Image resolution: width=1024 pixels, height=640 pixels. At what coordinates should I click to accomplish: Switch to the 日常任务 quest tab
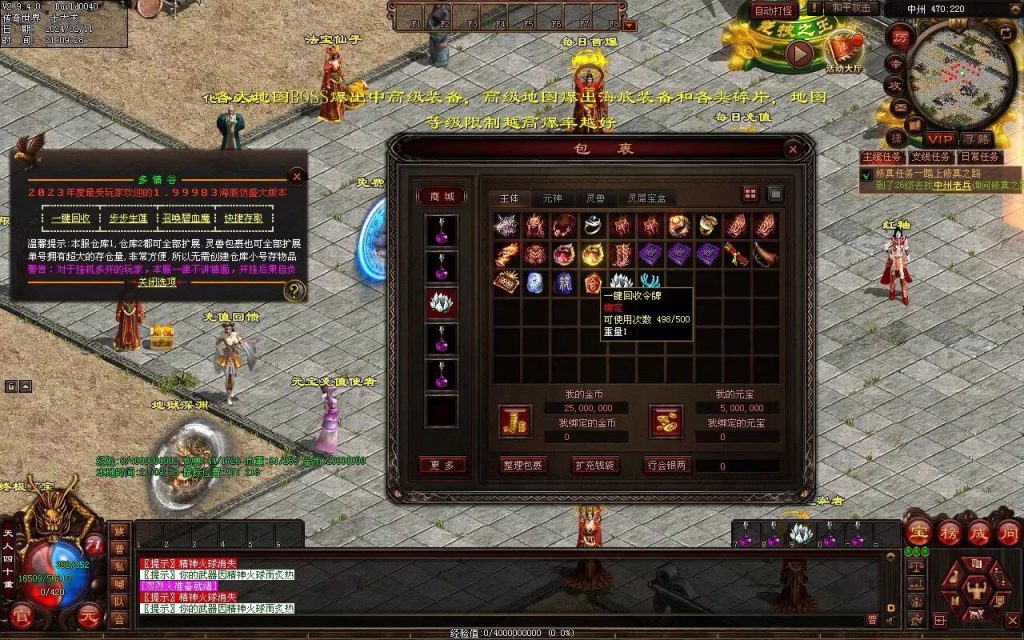(x=977, y=157)
